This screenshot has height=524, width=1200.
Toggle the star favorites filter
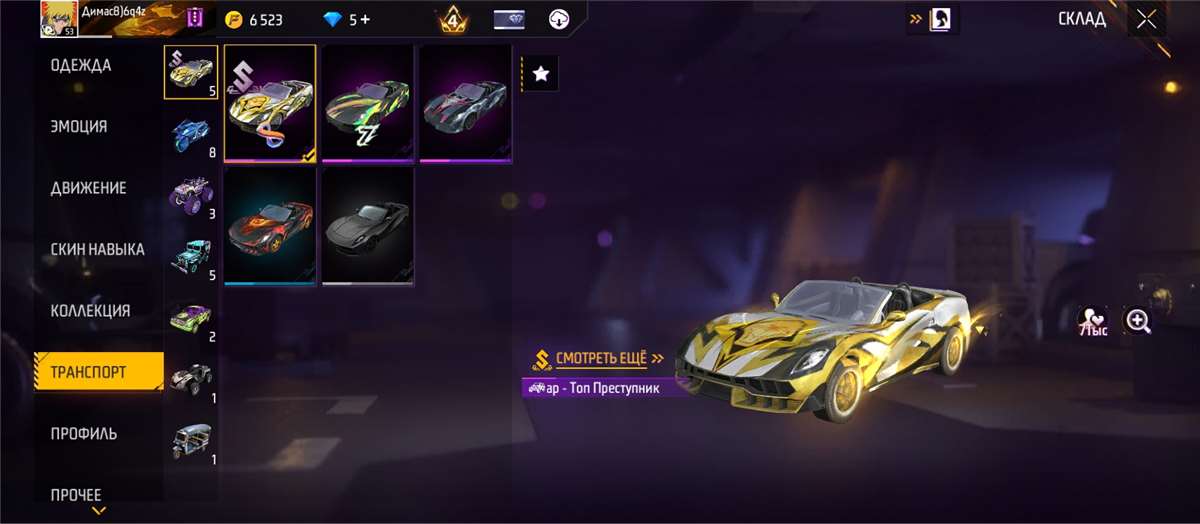click(x=540, y=73)
